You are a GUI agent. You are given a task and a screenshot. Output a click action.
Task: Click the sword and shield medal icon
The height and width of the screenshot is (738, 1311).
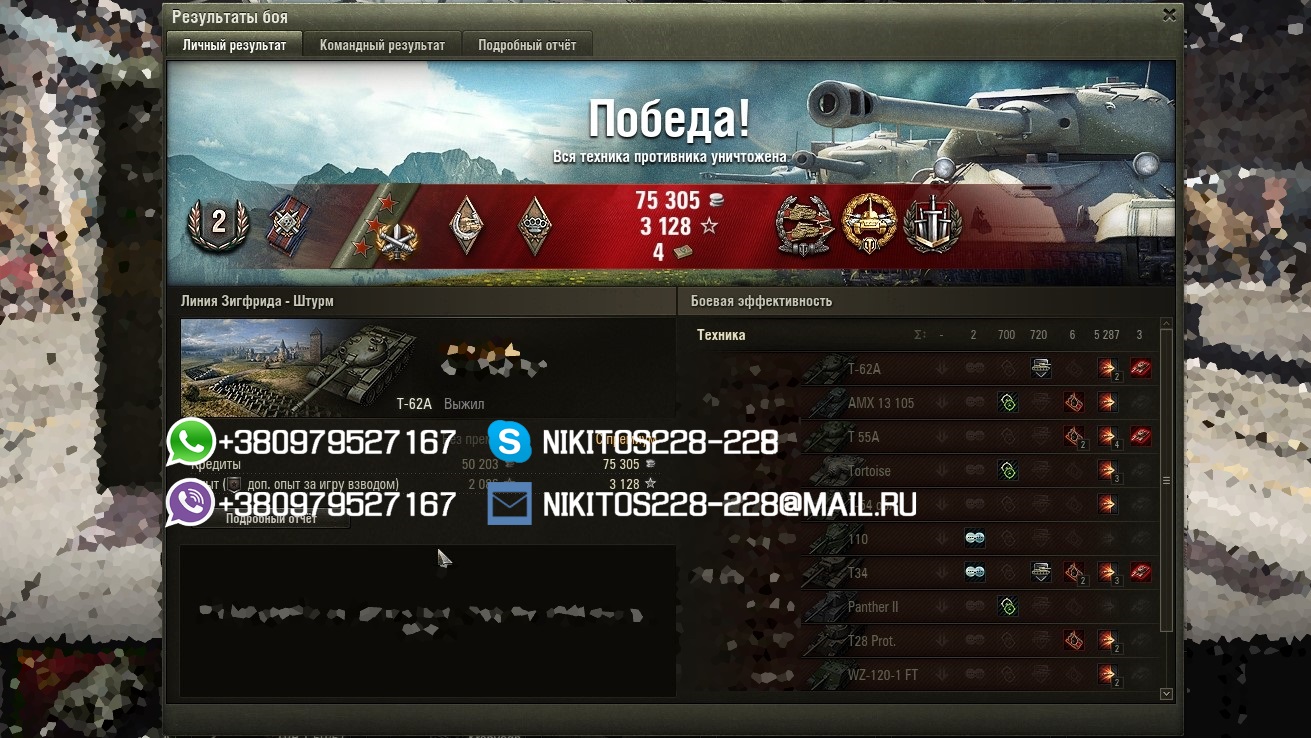932,223
